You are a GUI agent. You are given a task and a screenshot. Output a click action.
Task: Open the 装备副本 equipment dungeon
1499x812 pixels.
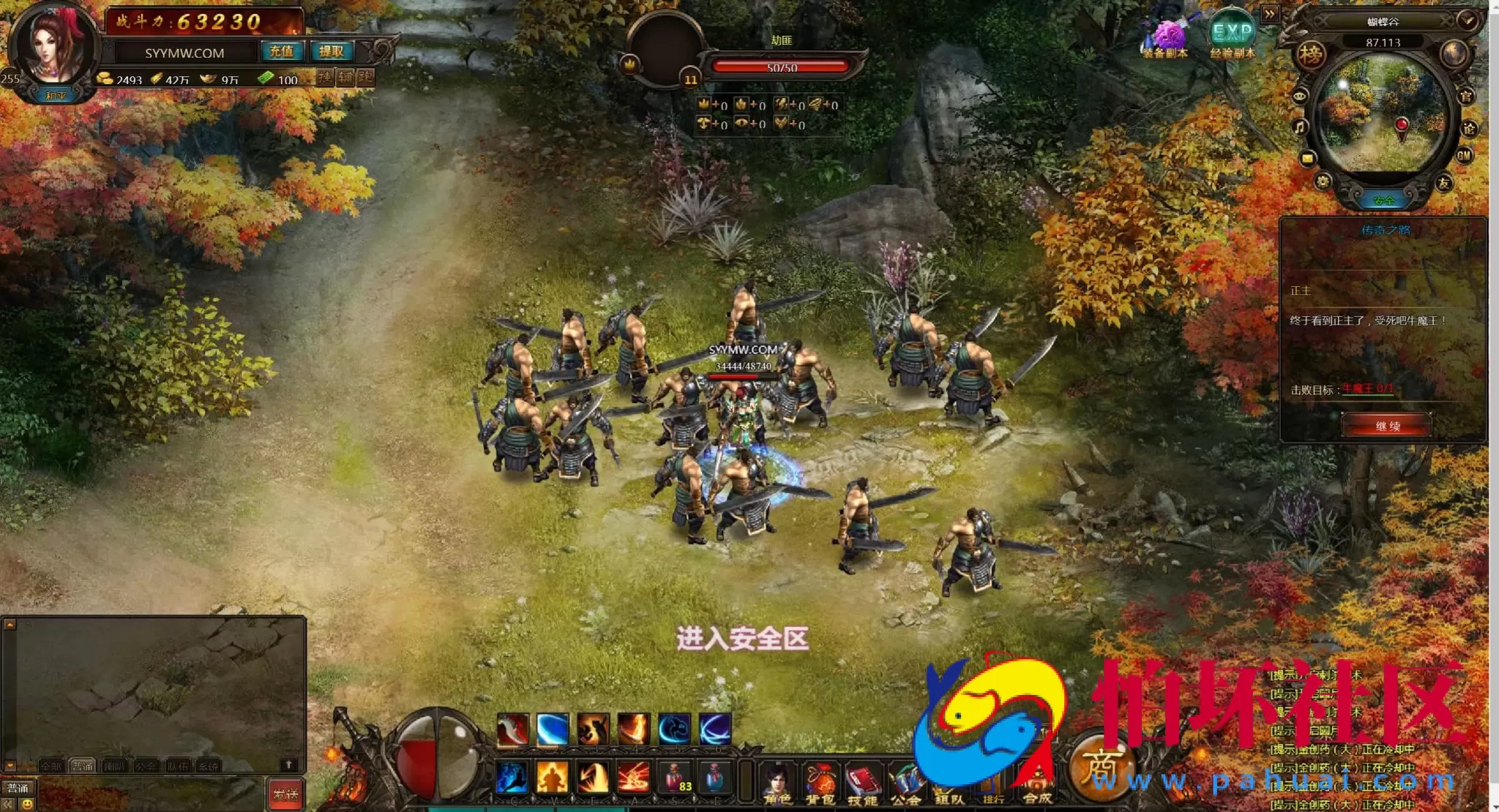click(x=1166, y=37)
